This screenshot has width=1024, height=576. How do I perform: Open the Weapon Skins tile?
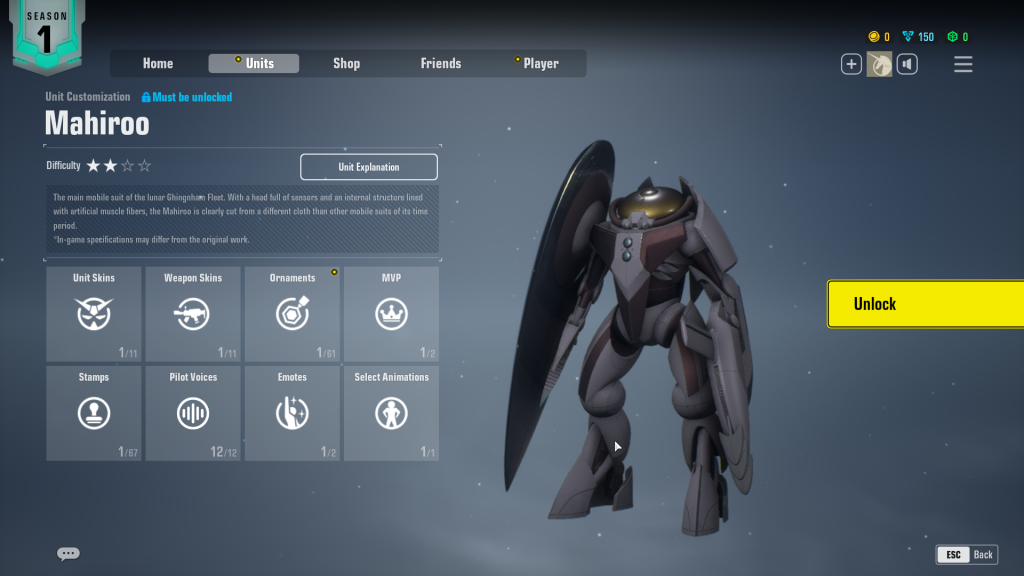click(x=193, y=313)
